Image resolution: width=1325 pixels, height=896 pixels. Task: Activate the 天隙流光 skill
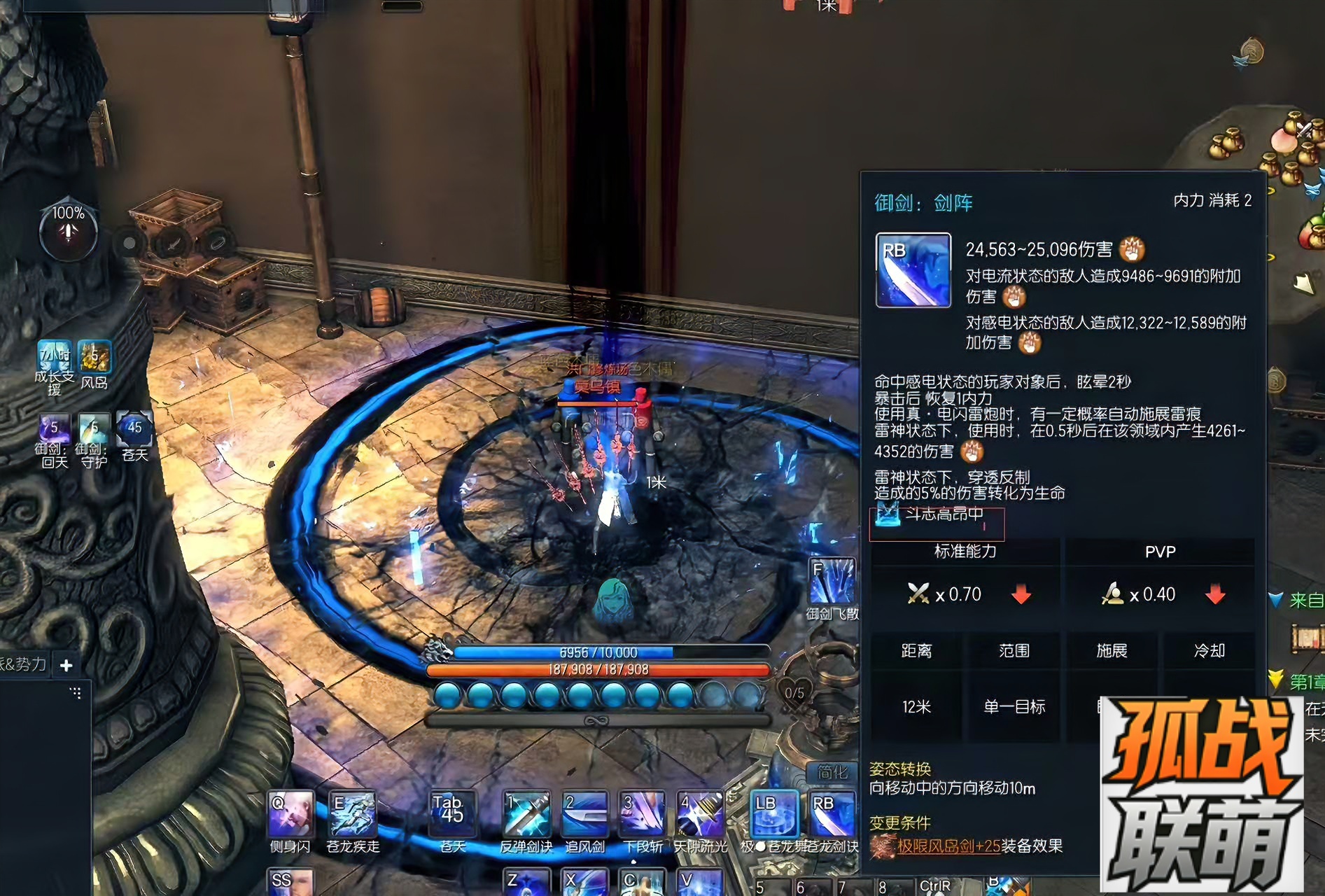click(701, 813)
